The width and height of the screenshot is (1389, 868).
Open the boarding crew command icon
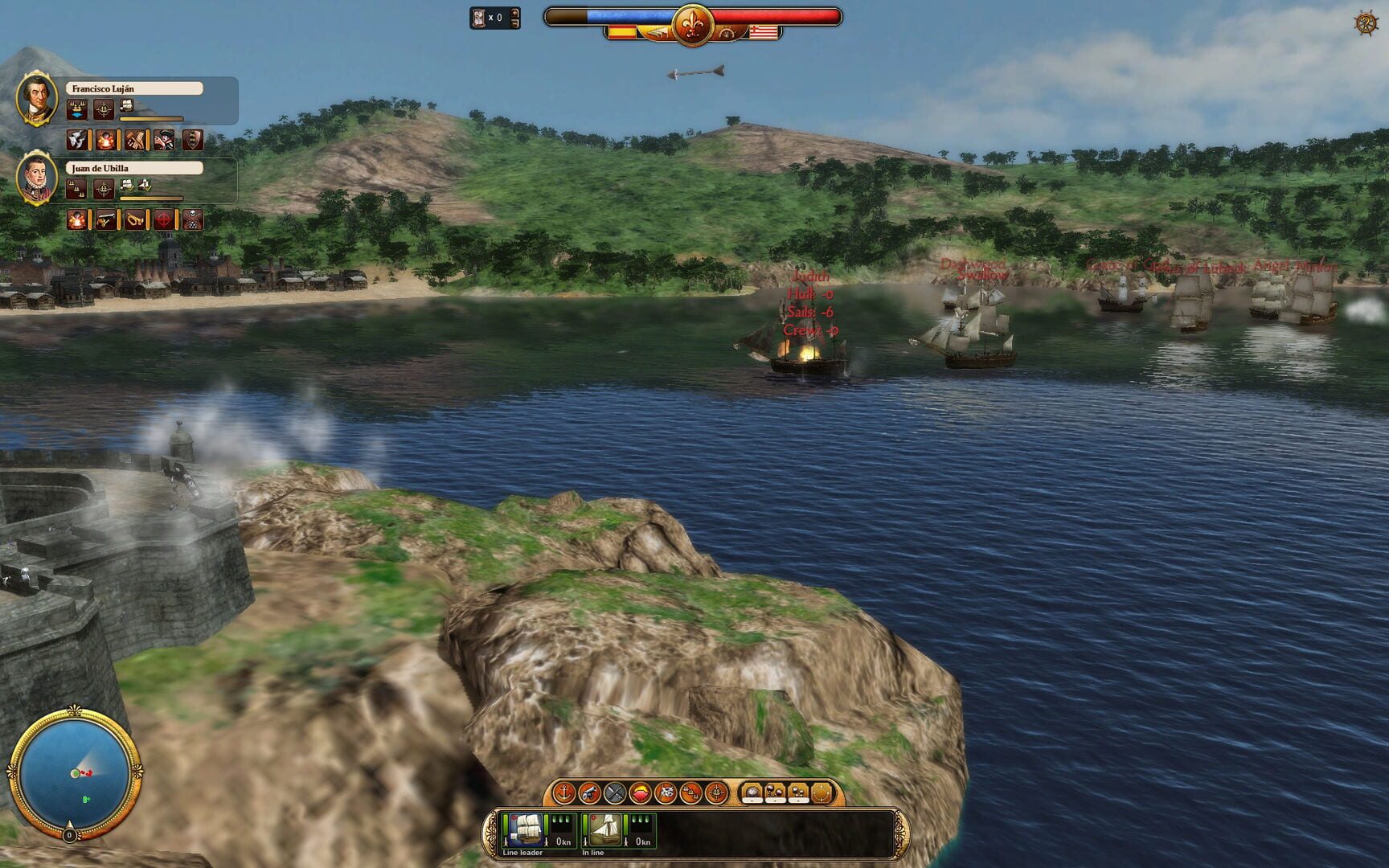(x=666, y=792)
